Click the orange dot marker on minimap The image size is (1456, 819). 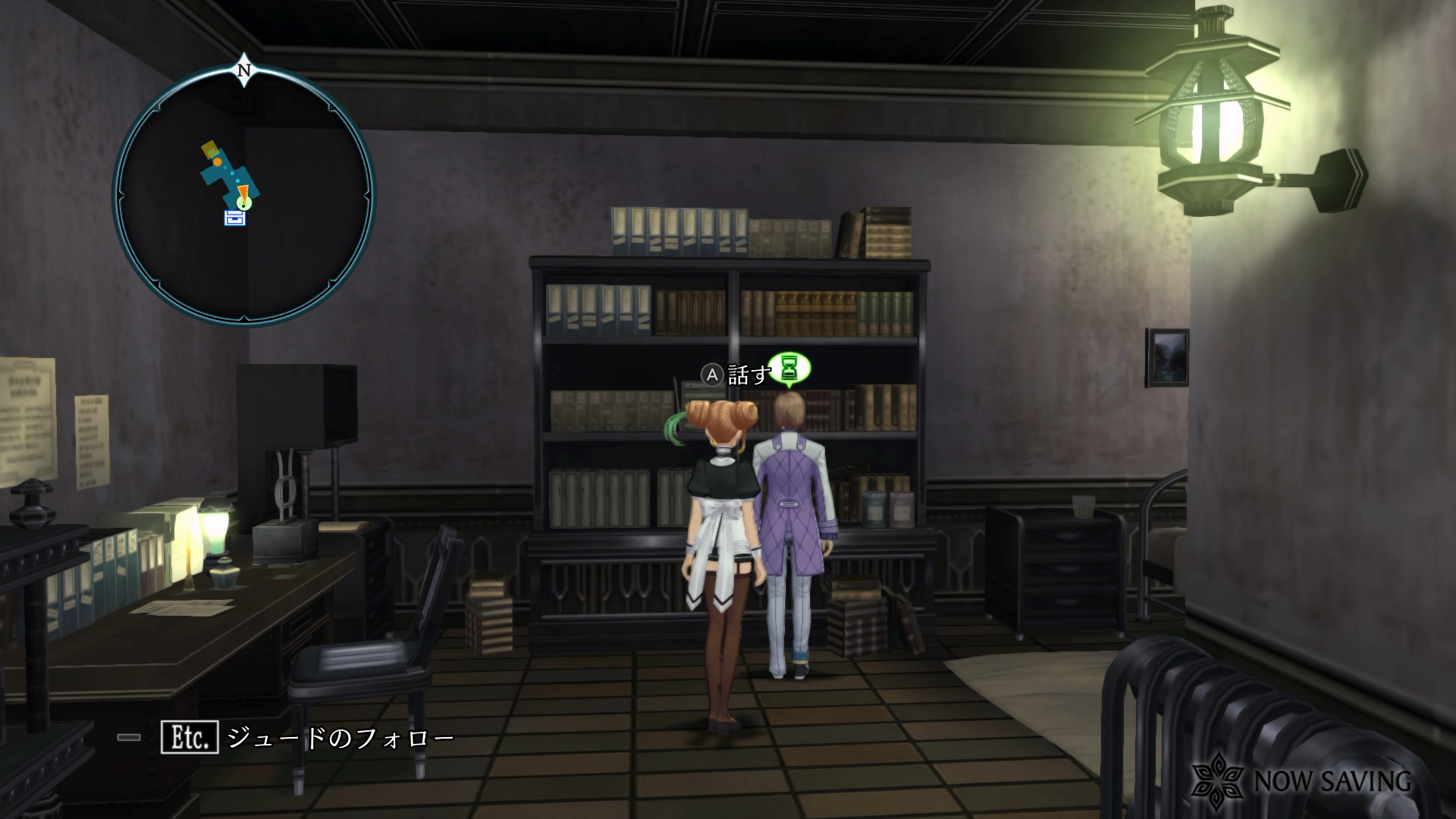(x=217, y=162)
